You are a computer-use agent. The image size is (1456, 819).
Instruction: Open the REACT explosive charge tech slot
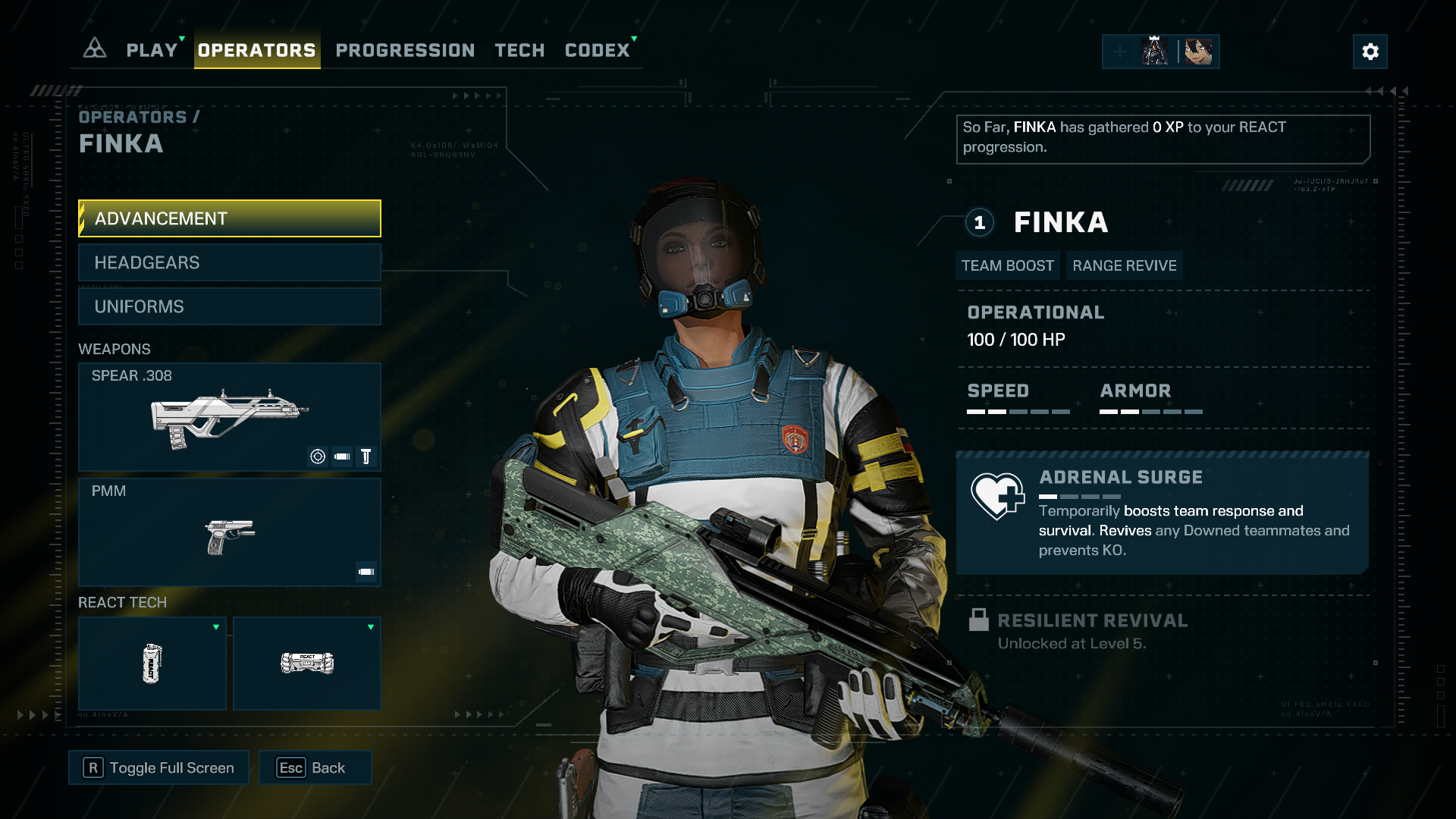306,664
